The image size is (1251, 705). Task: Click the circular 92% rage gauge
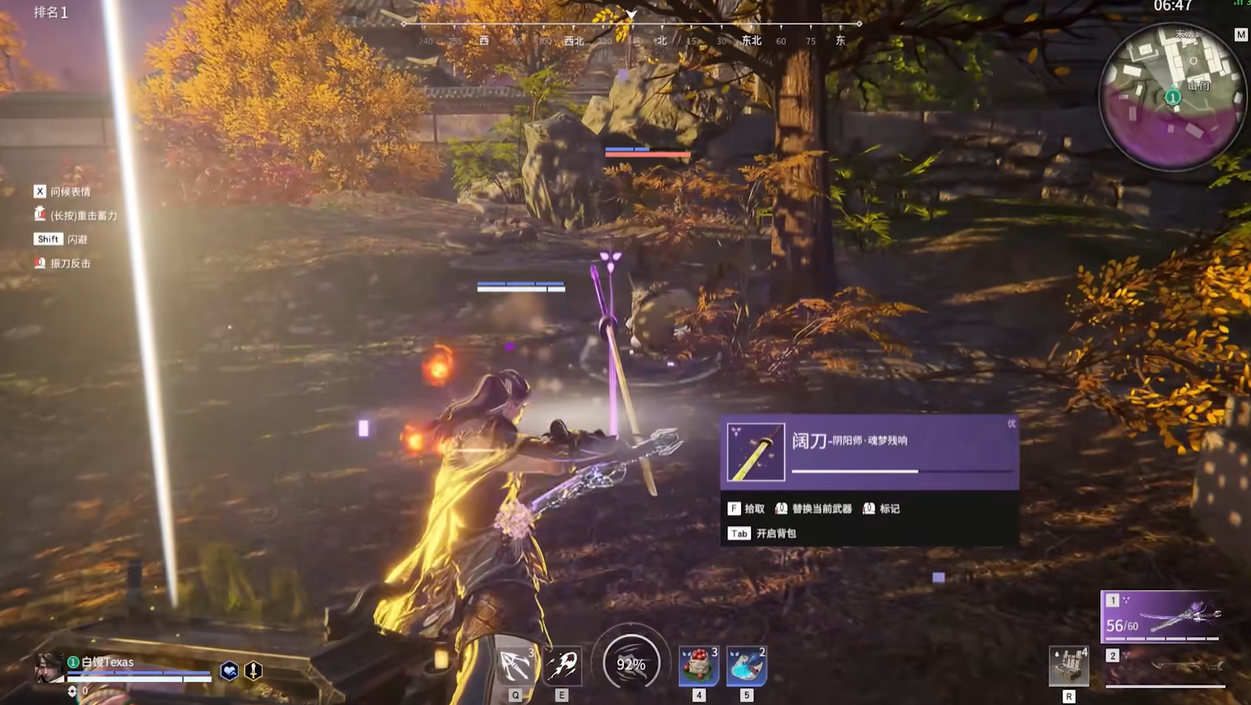(x=631, y=663)
